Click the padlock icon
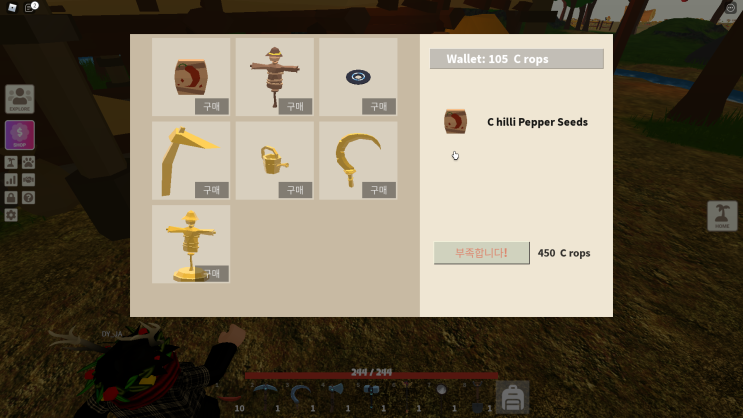Viewport: 743px width, 418px height. (11, 197)
